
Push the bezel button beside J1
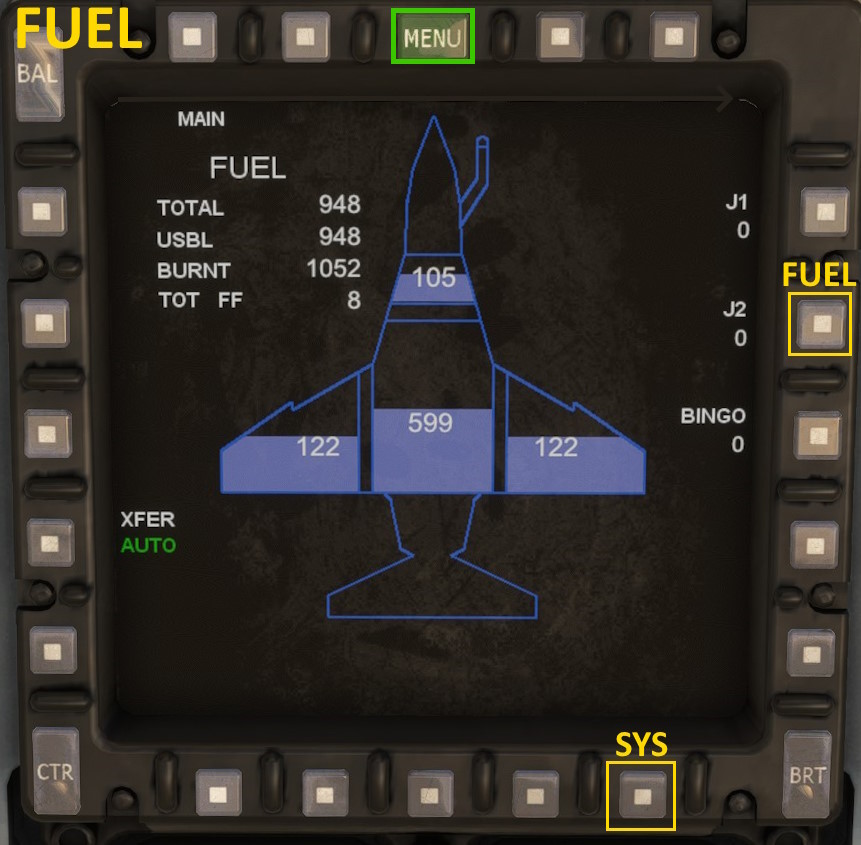pos(824,212)
